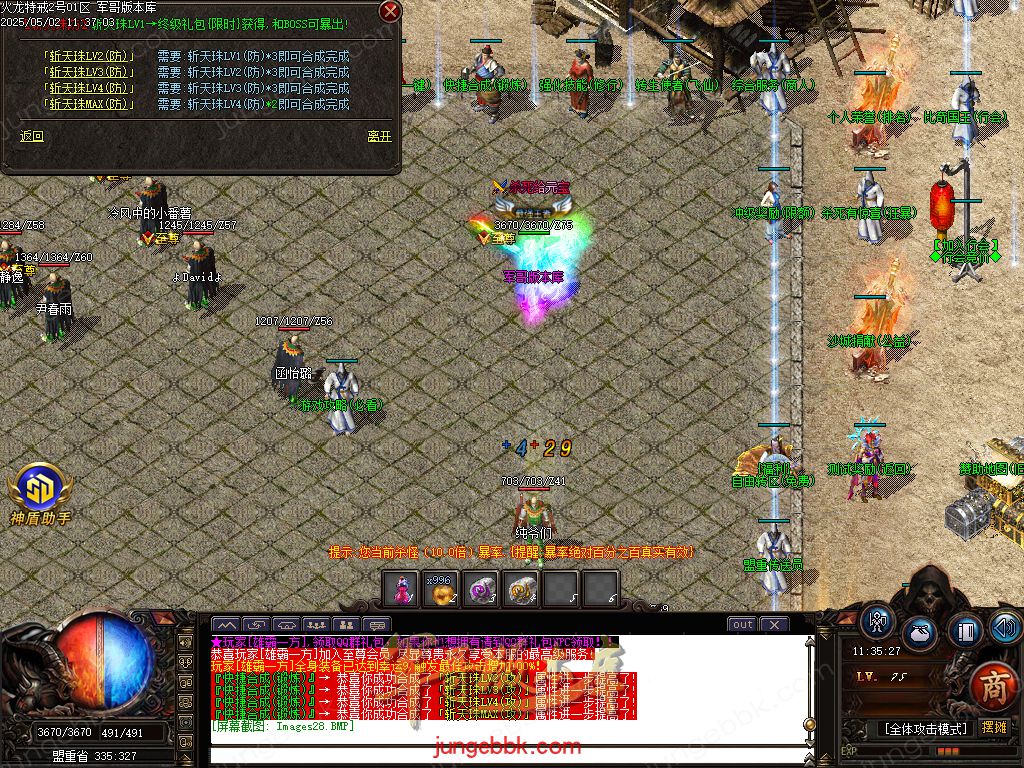Click the 摆摊 stall button

tap(994, 728)
